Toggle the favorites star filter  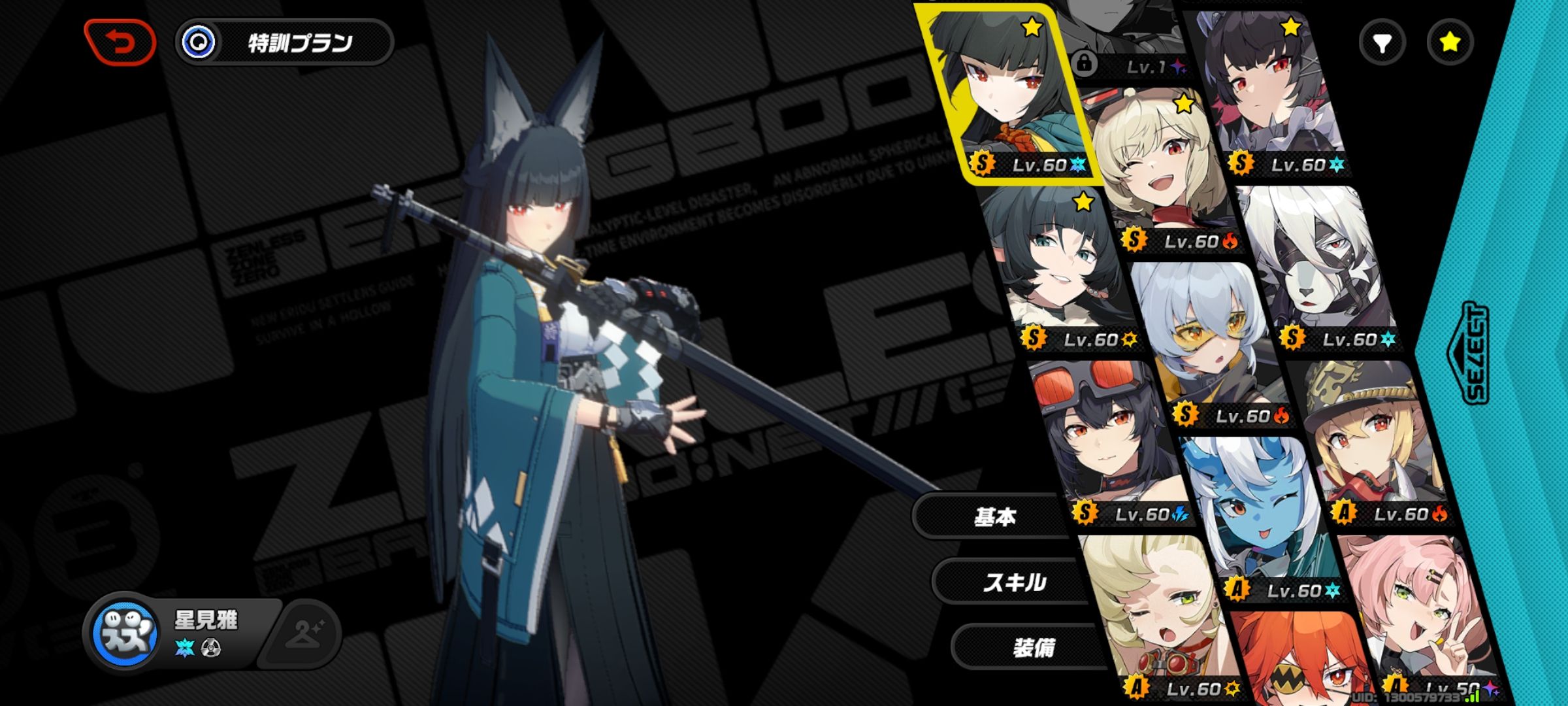pyautogui.click(x=1450, y=43)
